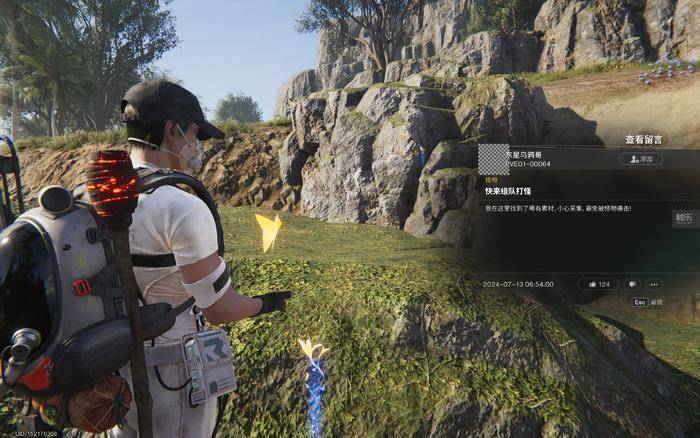Open the three-dot more options menu
700x438 pixels.
(x=654, y=284)
